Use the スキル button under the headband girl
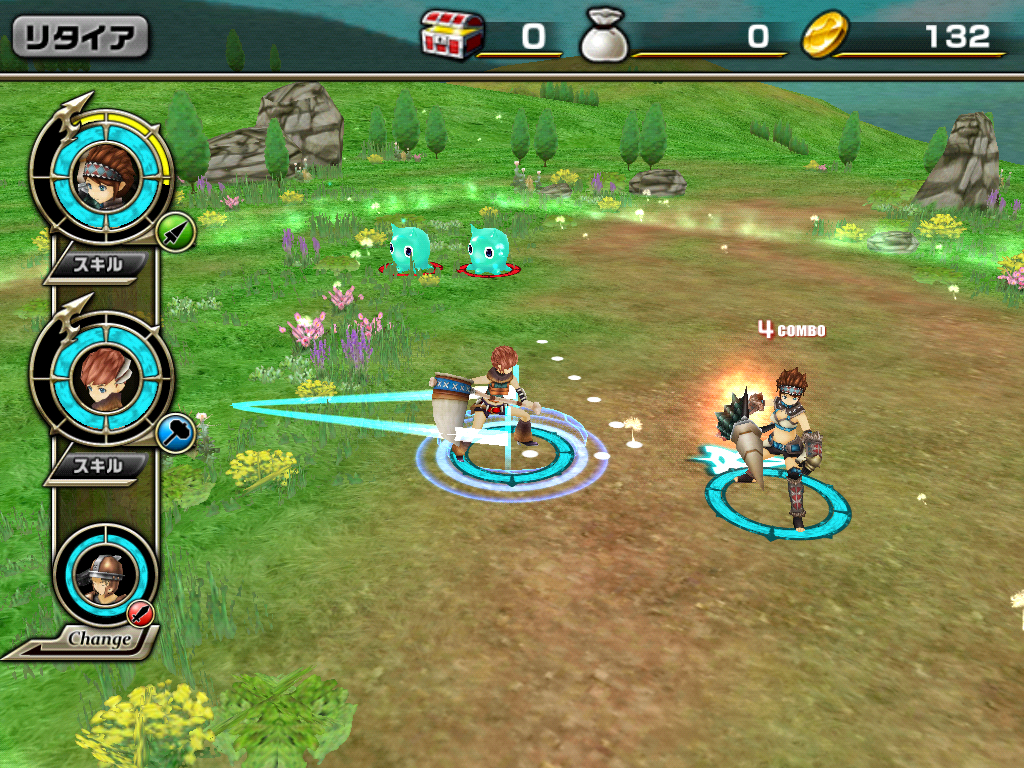 (x=99, y=265)
